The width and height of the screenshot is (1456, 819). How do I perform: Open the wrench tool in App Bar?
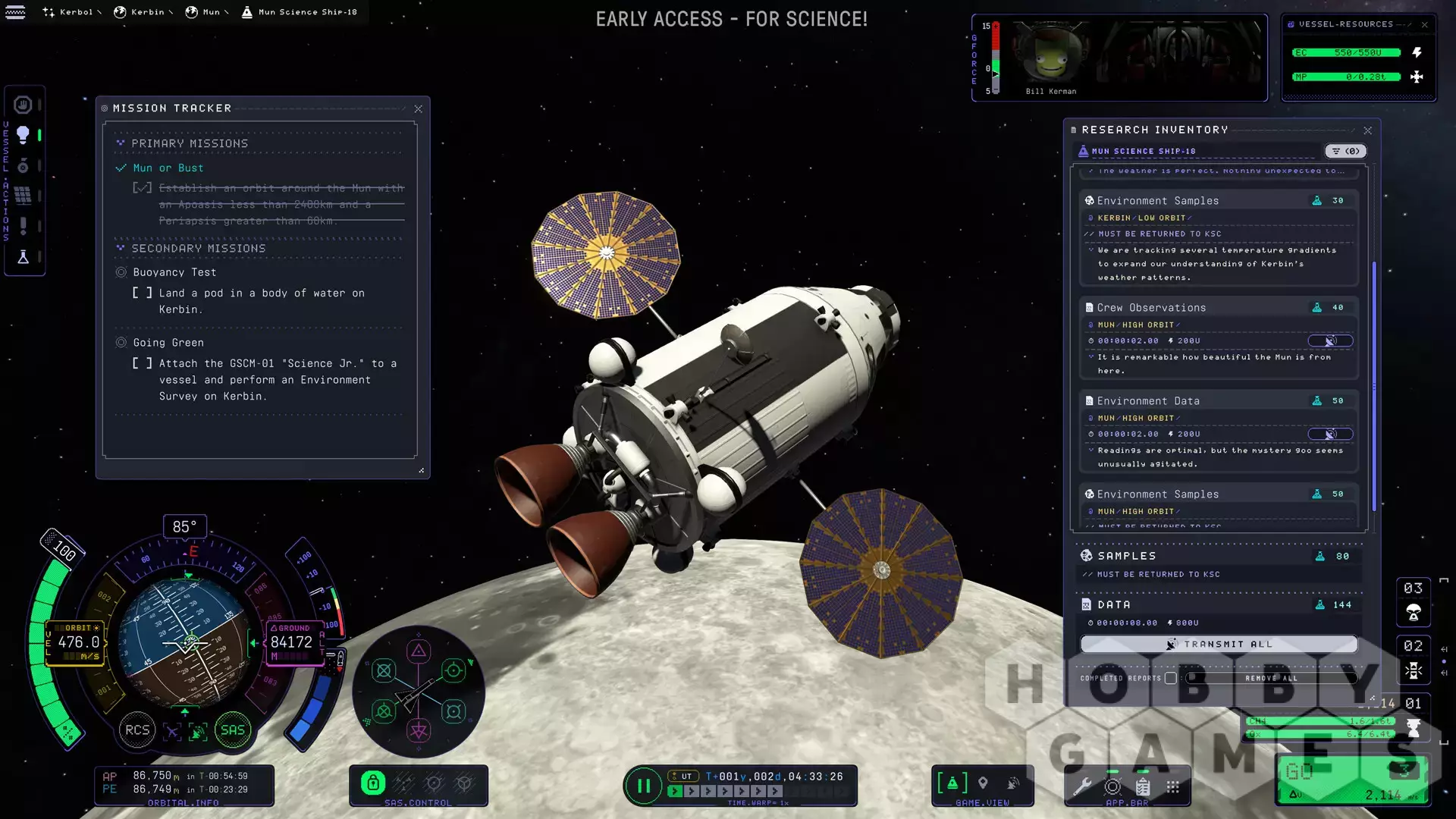click(x=1082, y=786)
